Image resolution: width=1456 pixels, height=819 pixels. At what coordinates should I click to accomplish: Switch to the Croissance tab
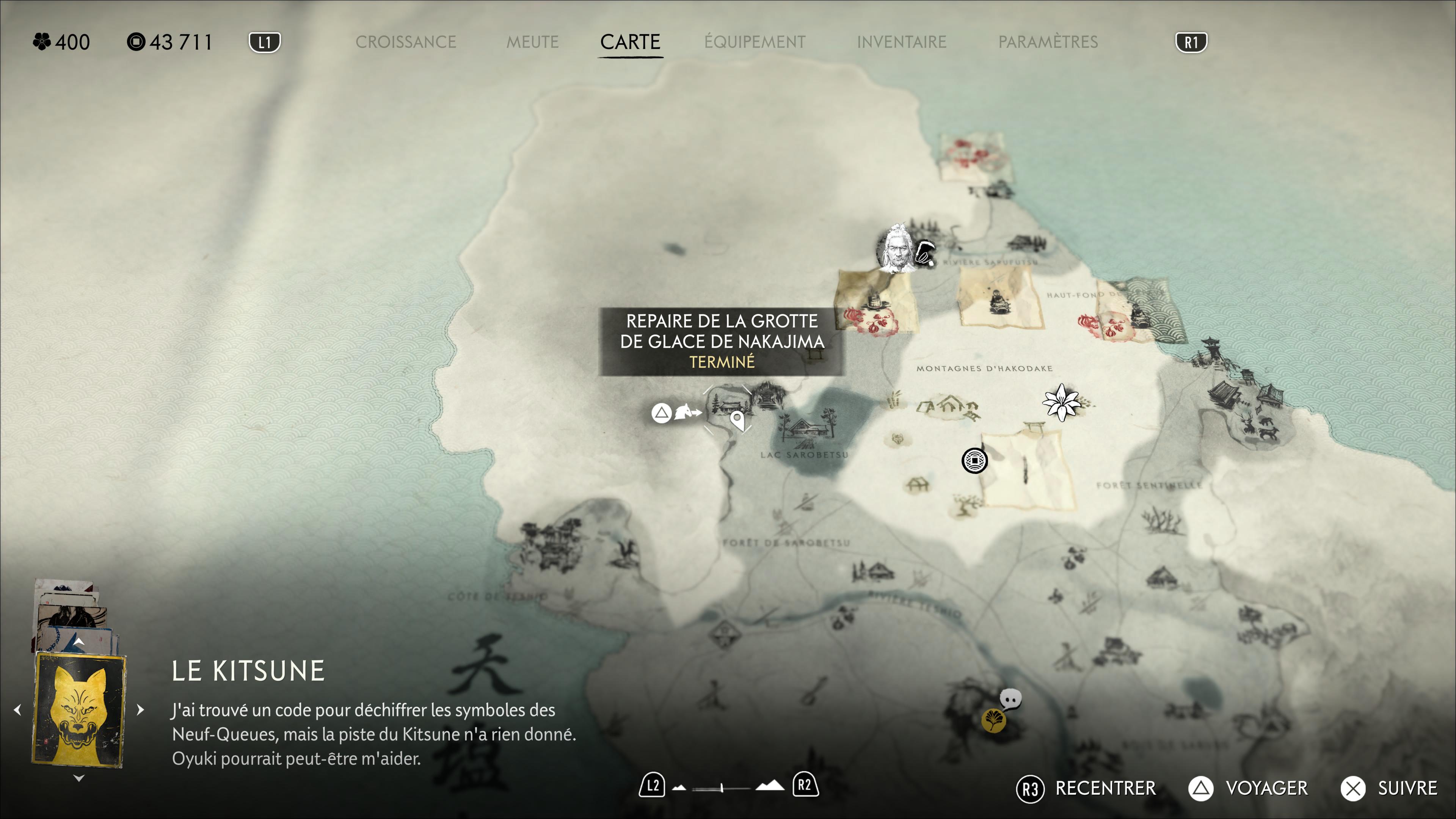[405, 42]
